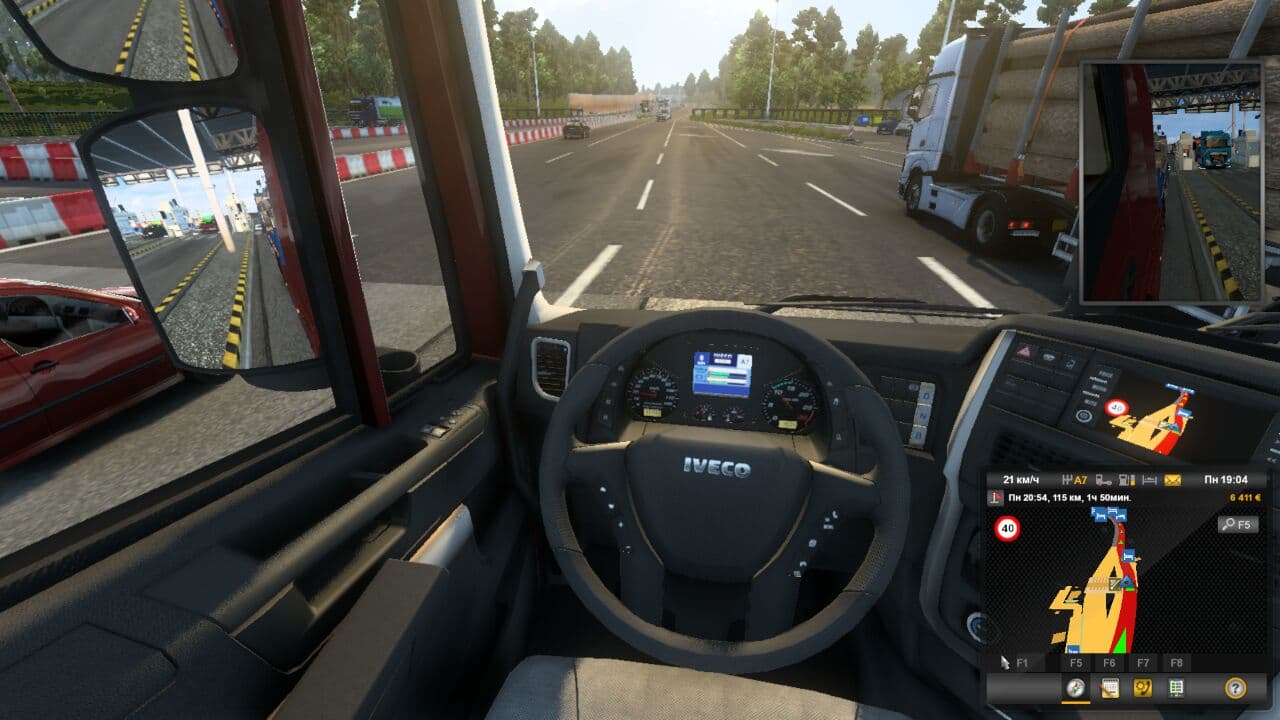Image resolution: width=1280 pixels, height=720 pixels.
Task: Toggle the wiper control button on dashboard panel
Action: click(1049, 356)
